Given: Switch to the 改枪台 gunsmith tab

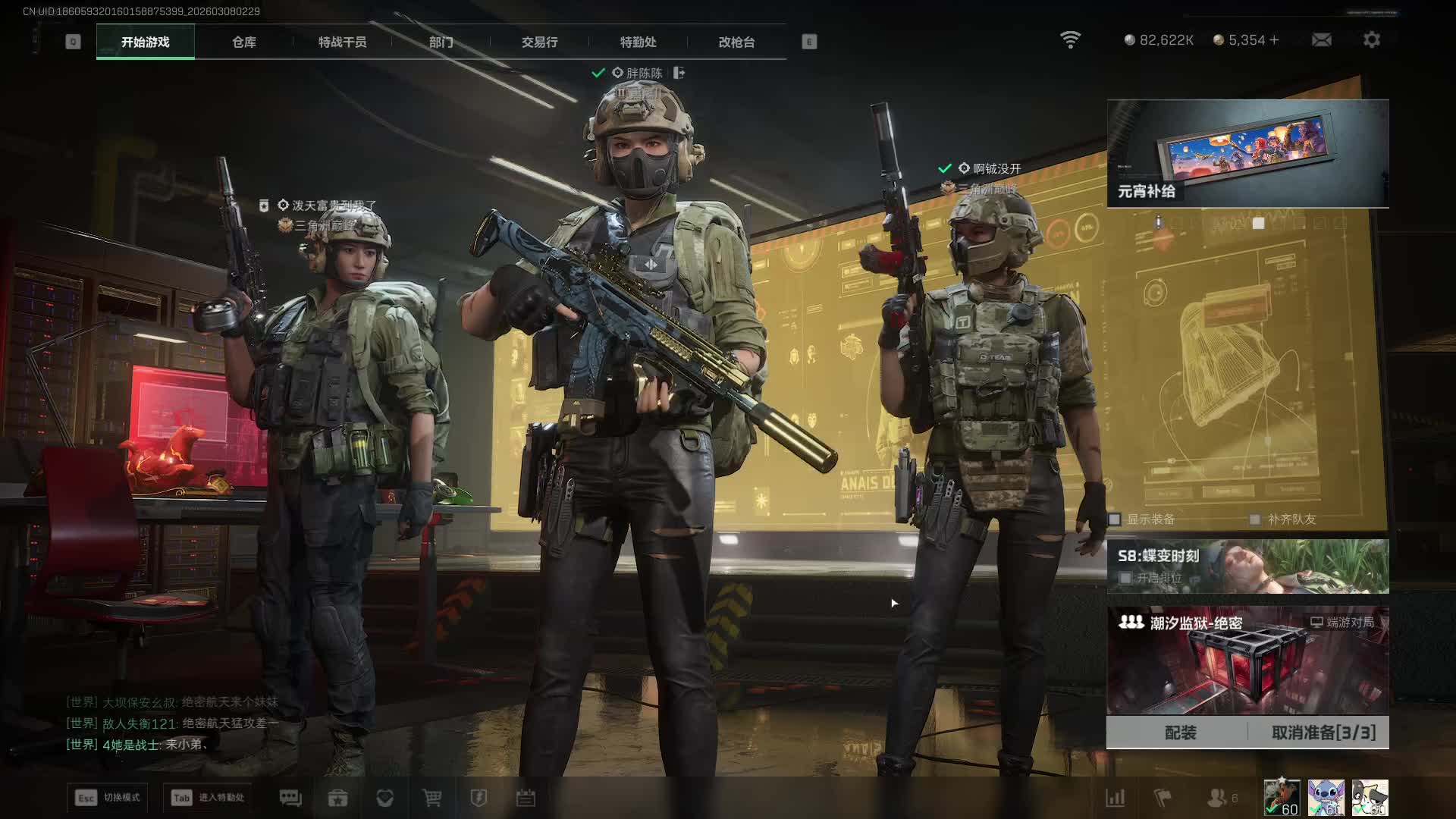Looking at the screenshot, I should point(736,42).
